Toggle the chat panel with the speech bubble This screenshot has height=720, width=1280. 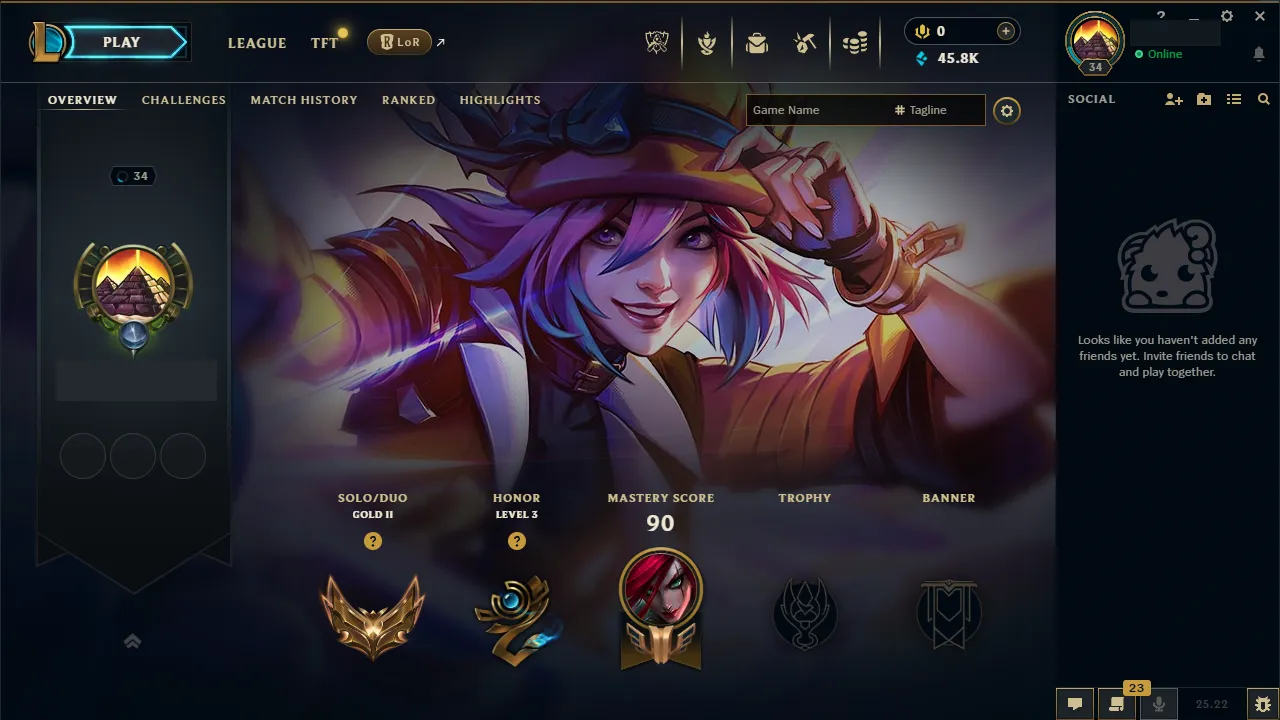tap(1075, 703)
